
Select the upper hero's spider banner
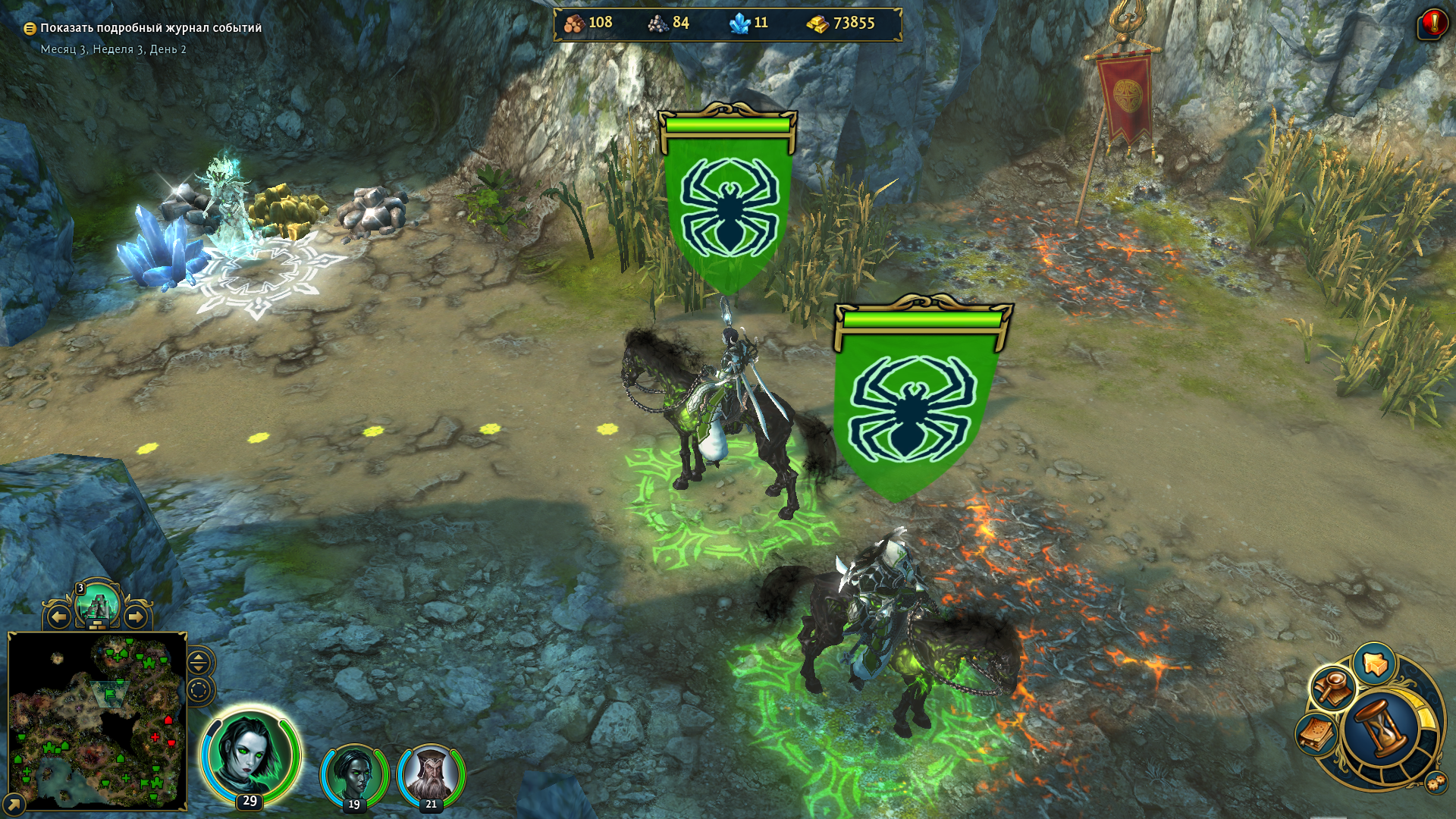727,205
